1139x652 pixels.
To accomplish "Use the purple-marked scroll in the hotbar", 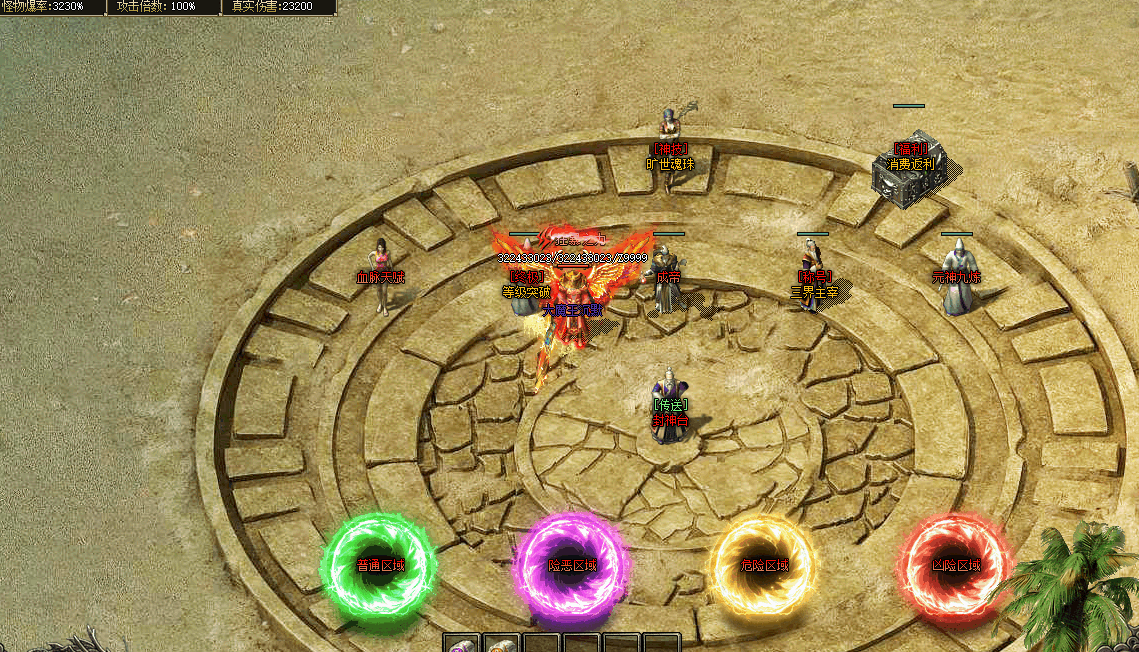I will [x=461, y=645].
